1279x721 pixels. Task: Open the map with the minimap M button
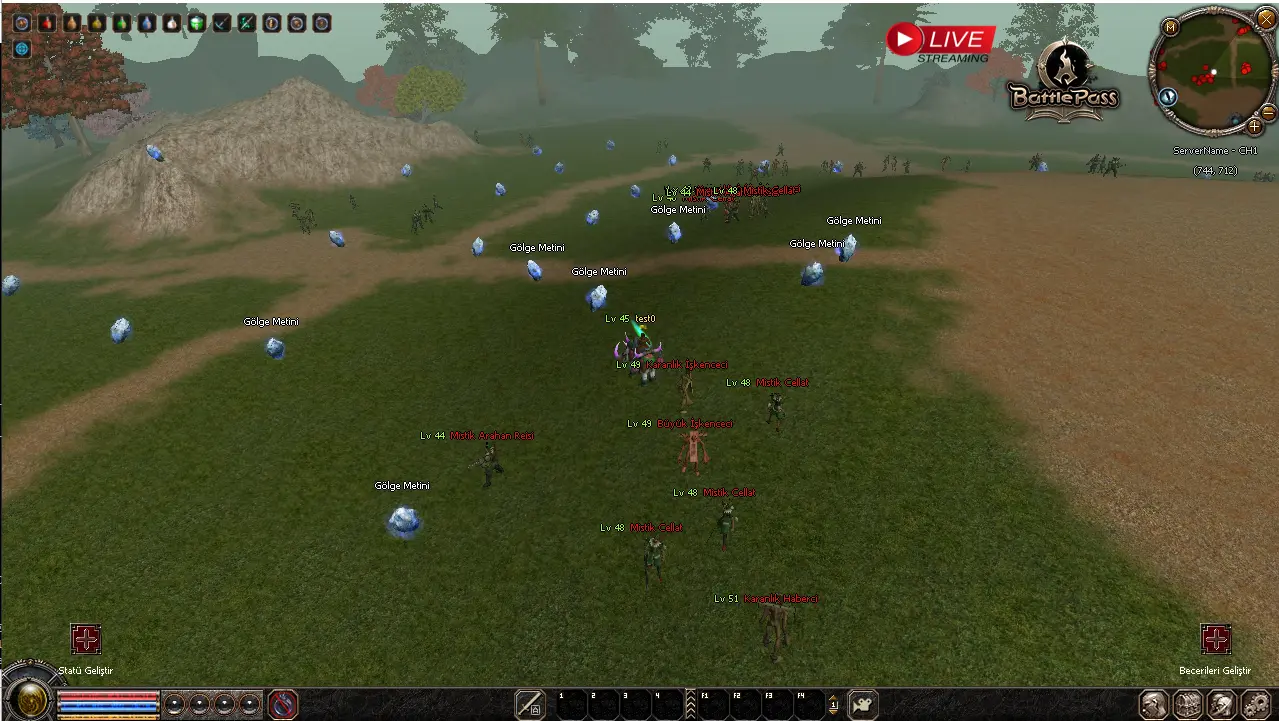pyautogui.click(x=1170, y=26)
